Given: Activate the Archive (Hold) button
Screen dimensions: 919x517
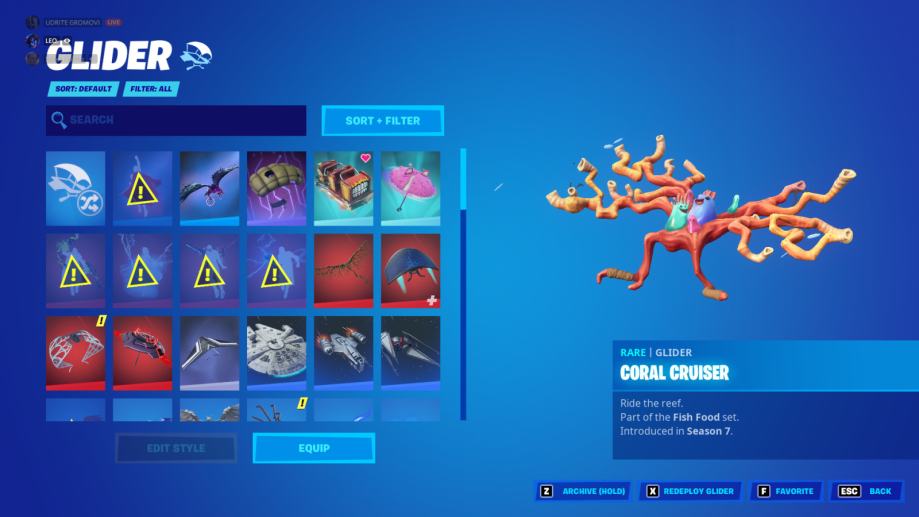Looking at the screenshot, I should point(585,491).
